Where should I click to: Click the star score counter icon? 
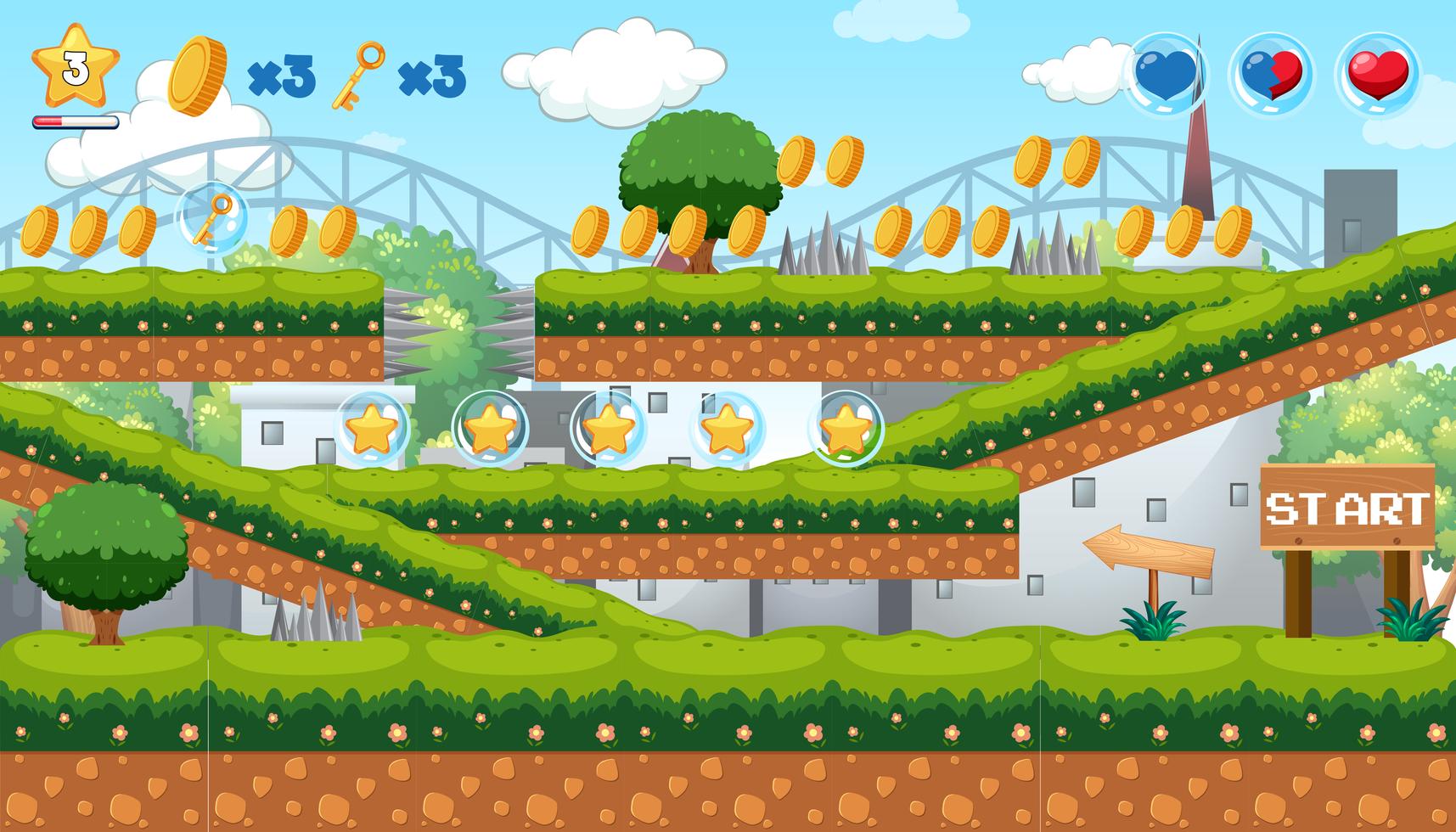coord(75,68)
